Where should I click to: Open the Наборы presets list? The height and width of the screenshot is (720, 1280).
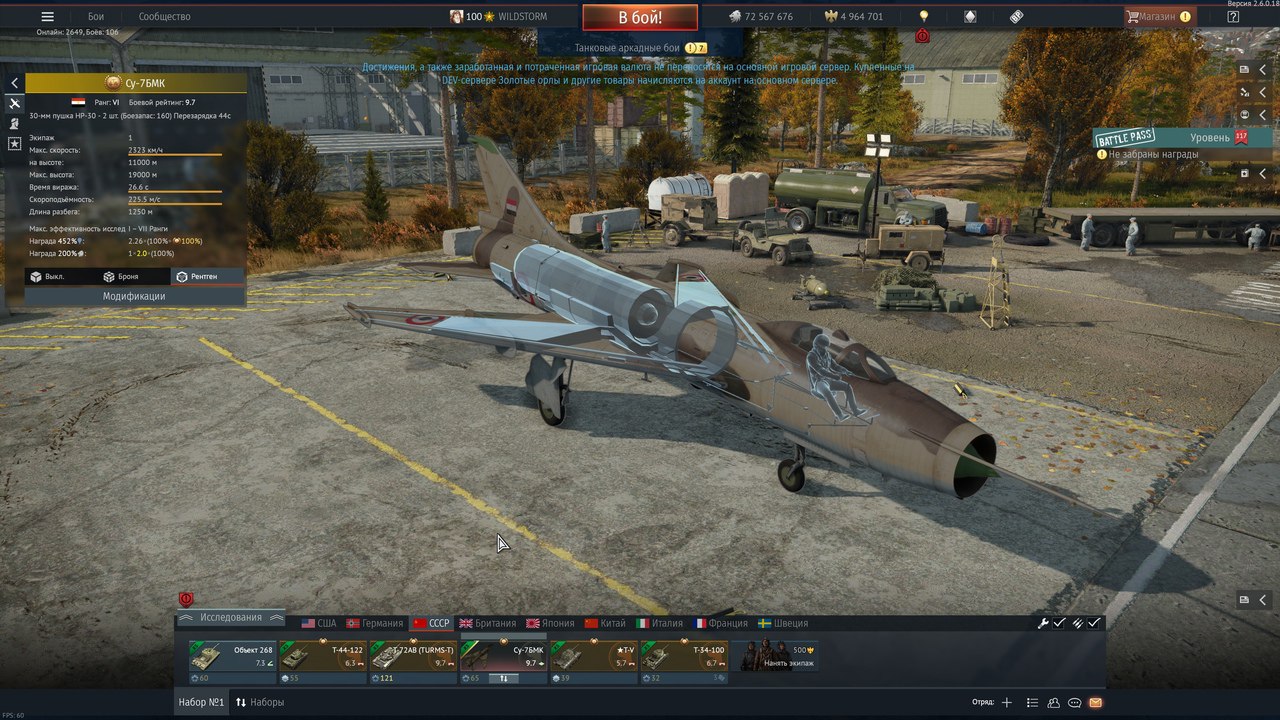click(x=260, y=702)
